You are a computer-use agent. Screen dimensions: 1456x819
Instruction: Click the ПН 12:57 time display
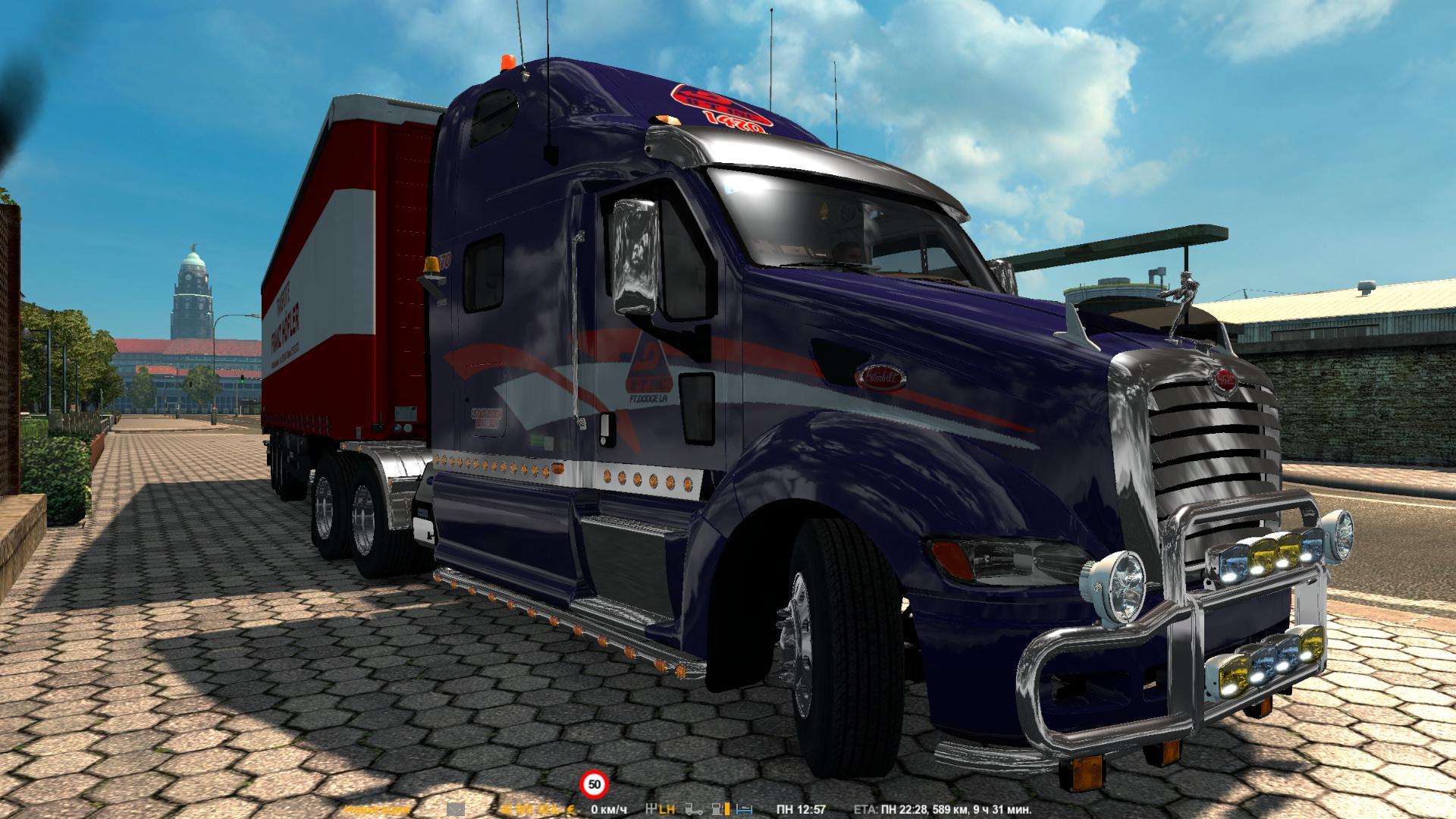click(800, 808)
